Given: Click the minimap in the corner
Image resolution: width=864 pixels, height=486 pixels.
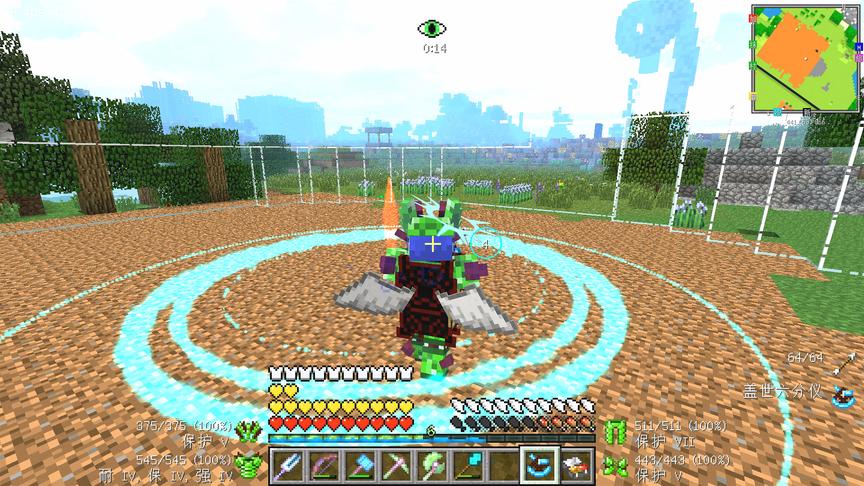Looking at the screenshot, I should point(806,59).
